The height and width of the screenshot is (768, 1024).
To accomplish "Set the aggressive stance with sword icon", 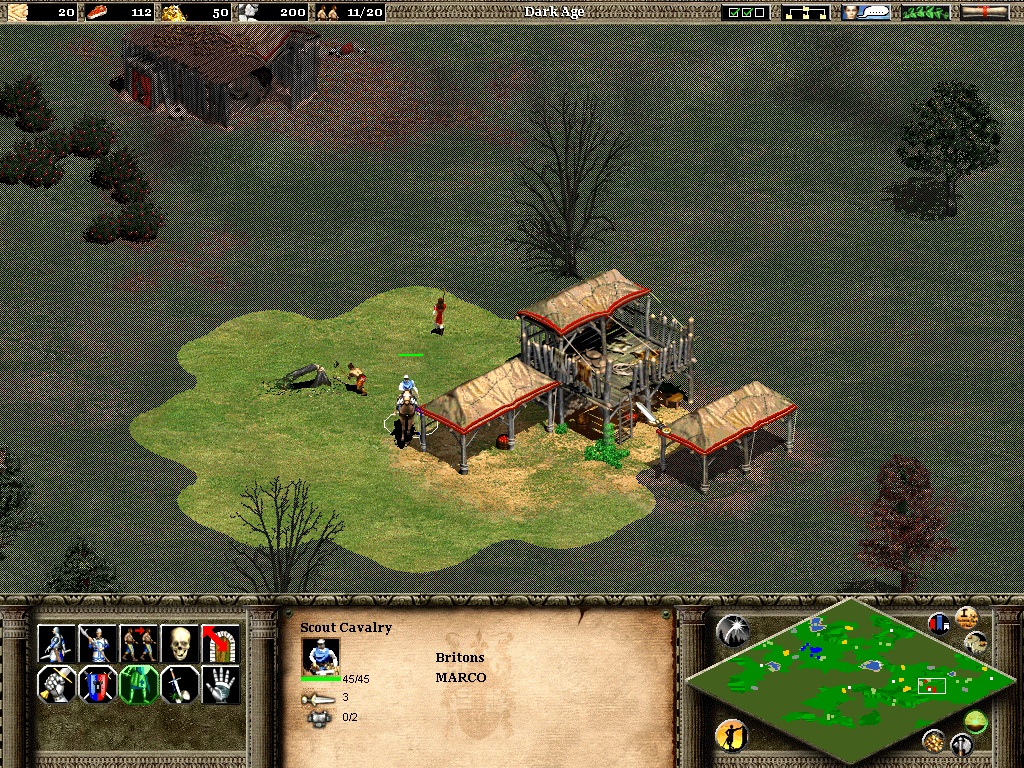I will [56, 685].
